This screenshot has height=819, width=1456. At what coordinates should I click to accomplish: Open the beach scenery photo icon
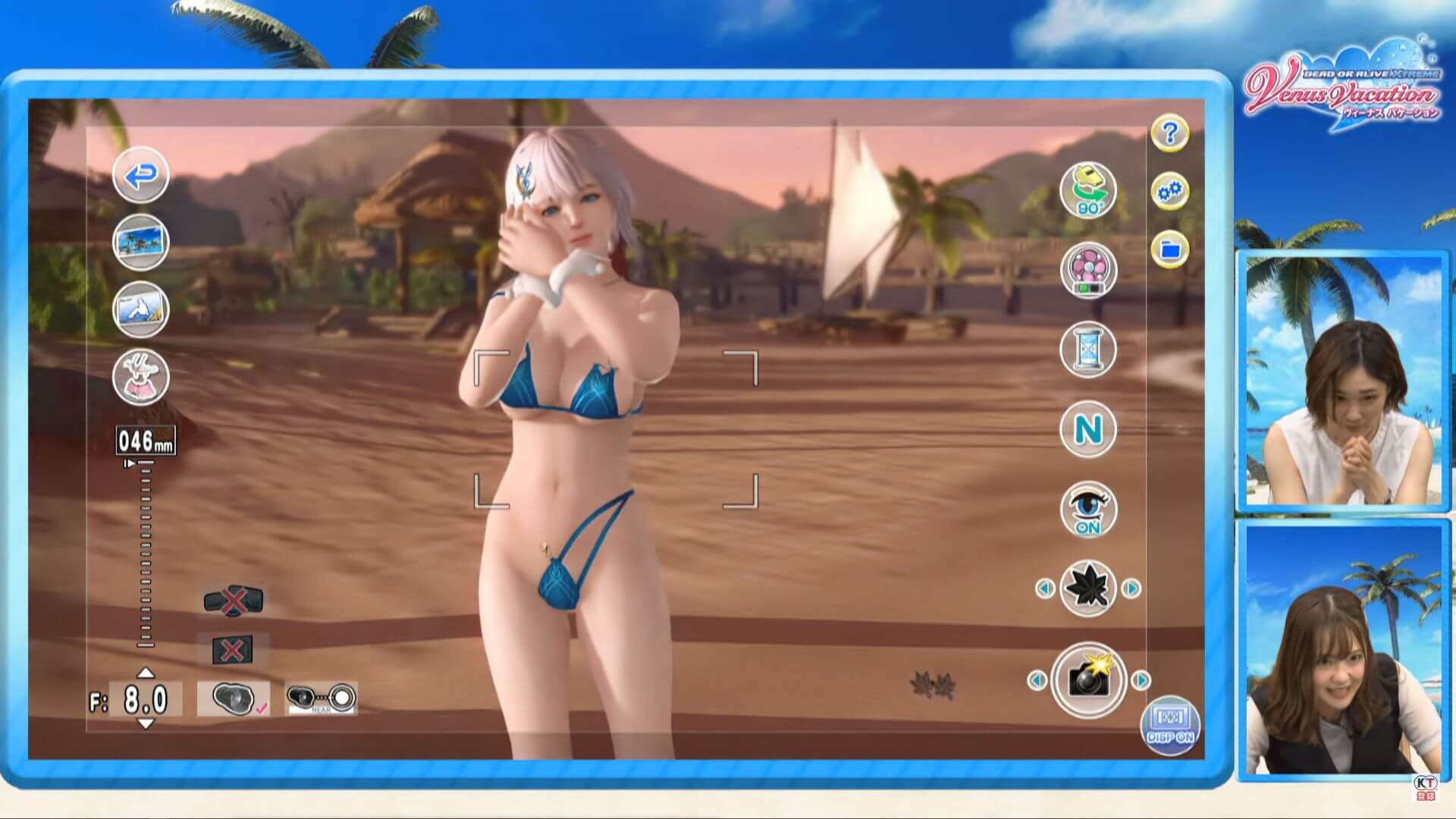pyautogui.click(x=140, y=243)
